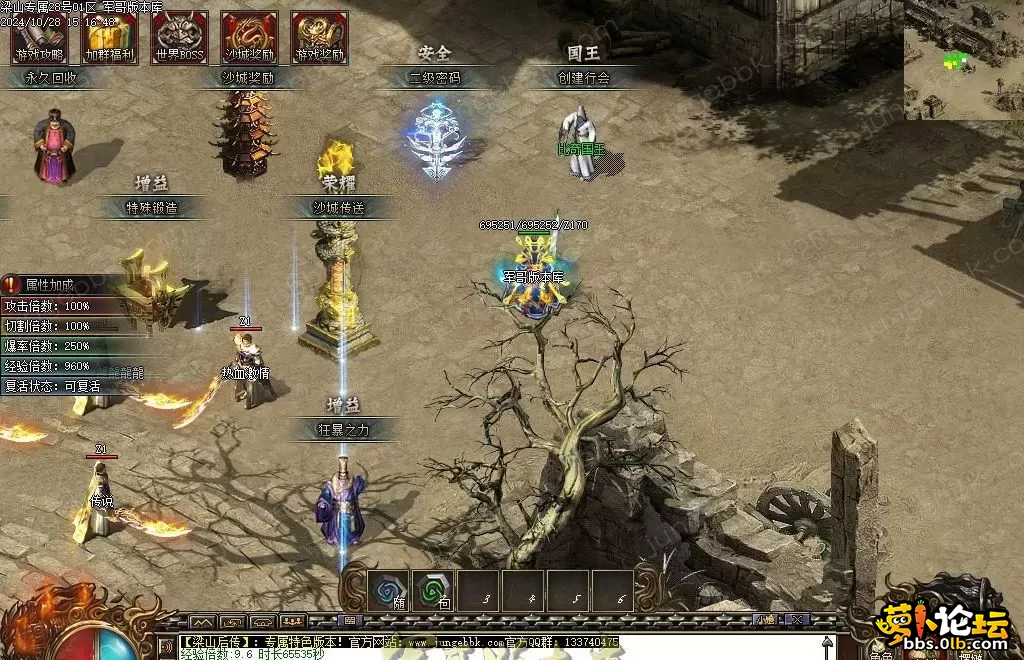Click the chat box scroll-up arrow
1024x660 pixels.
point(827,642)
